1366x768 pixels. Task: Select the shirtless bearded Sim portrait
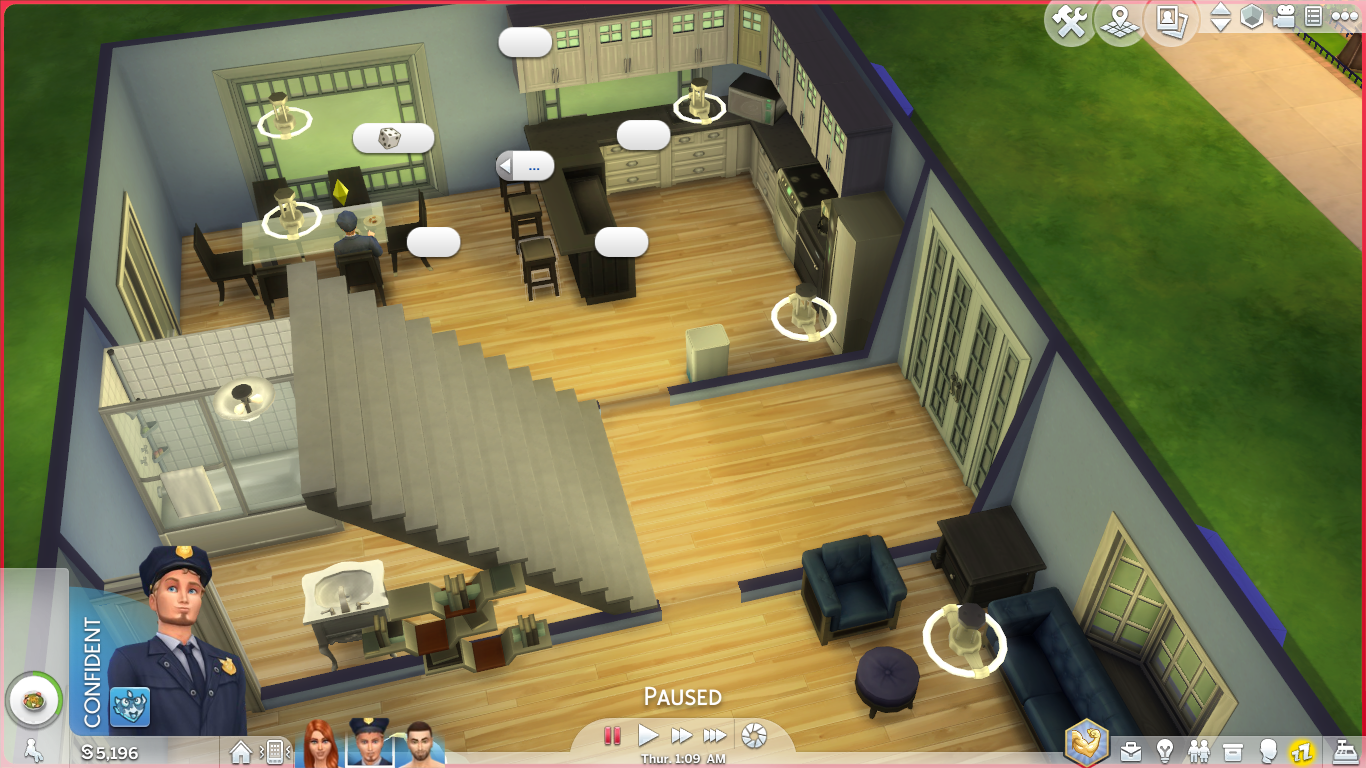click(420, 745)
